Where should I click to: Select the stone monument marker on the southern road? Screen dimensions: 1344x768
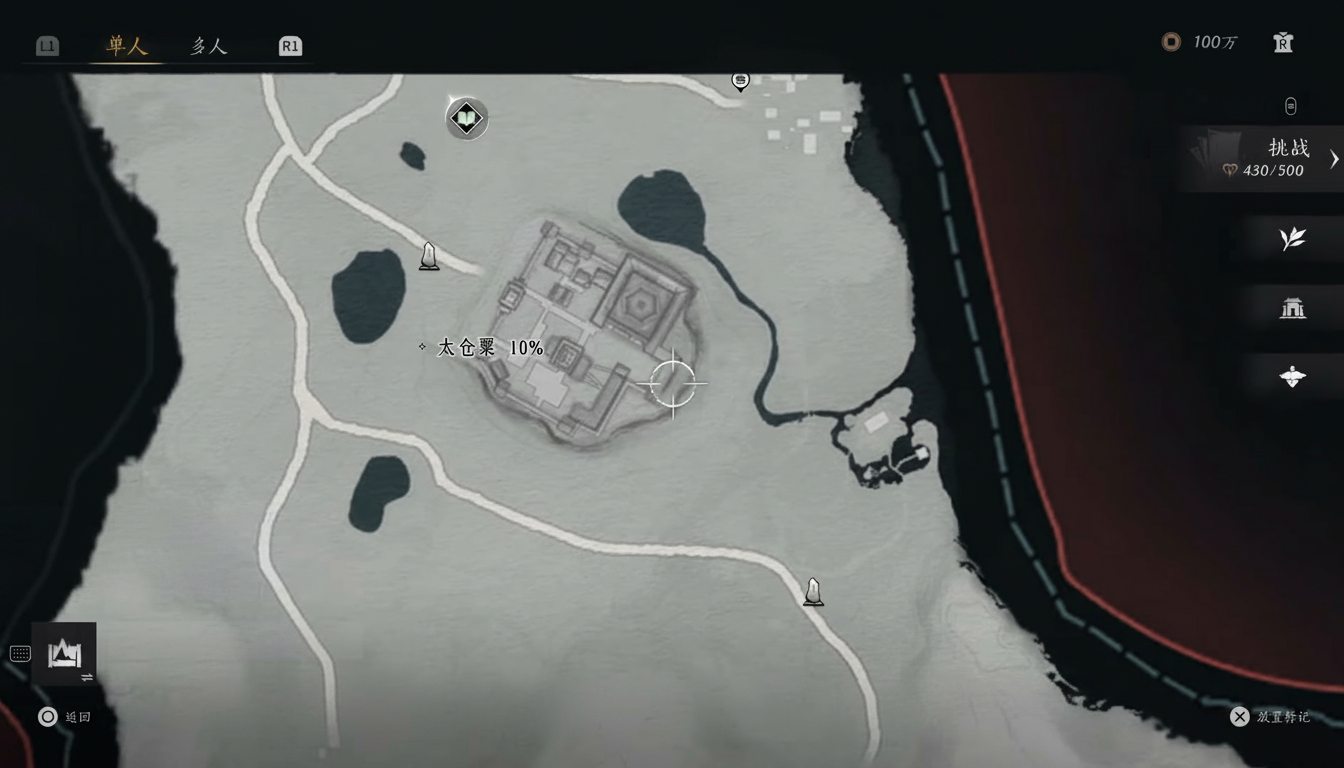coord(812,592)
